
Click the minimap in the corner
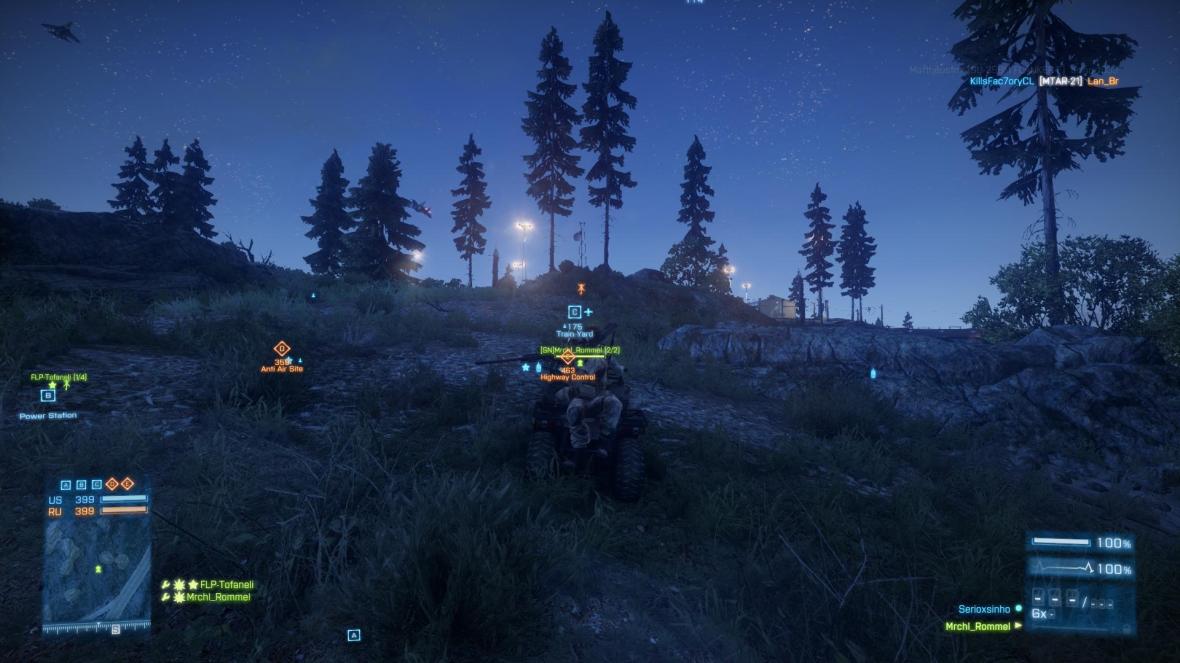96,572
